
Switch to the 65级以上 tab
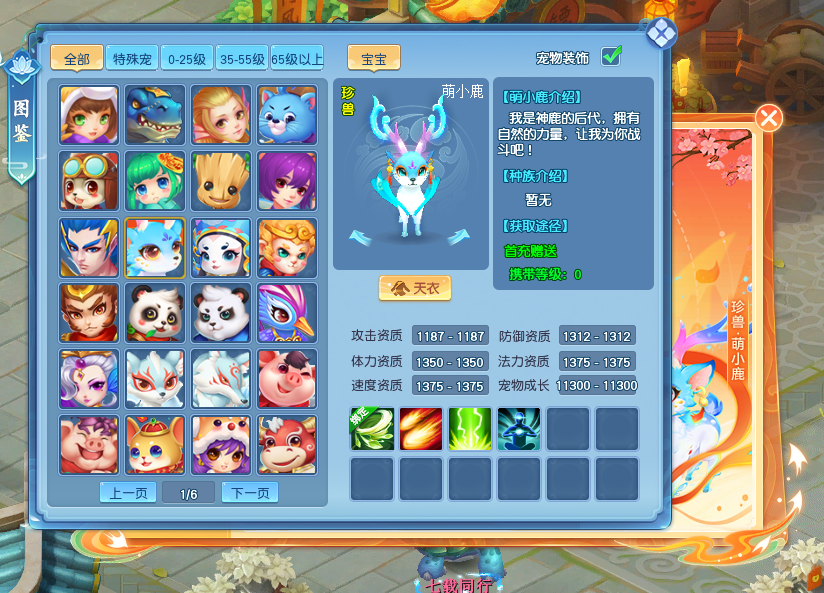point(297,58)
